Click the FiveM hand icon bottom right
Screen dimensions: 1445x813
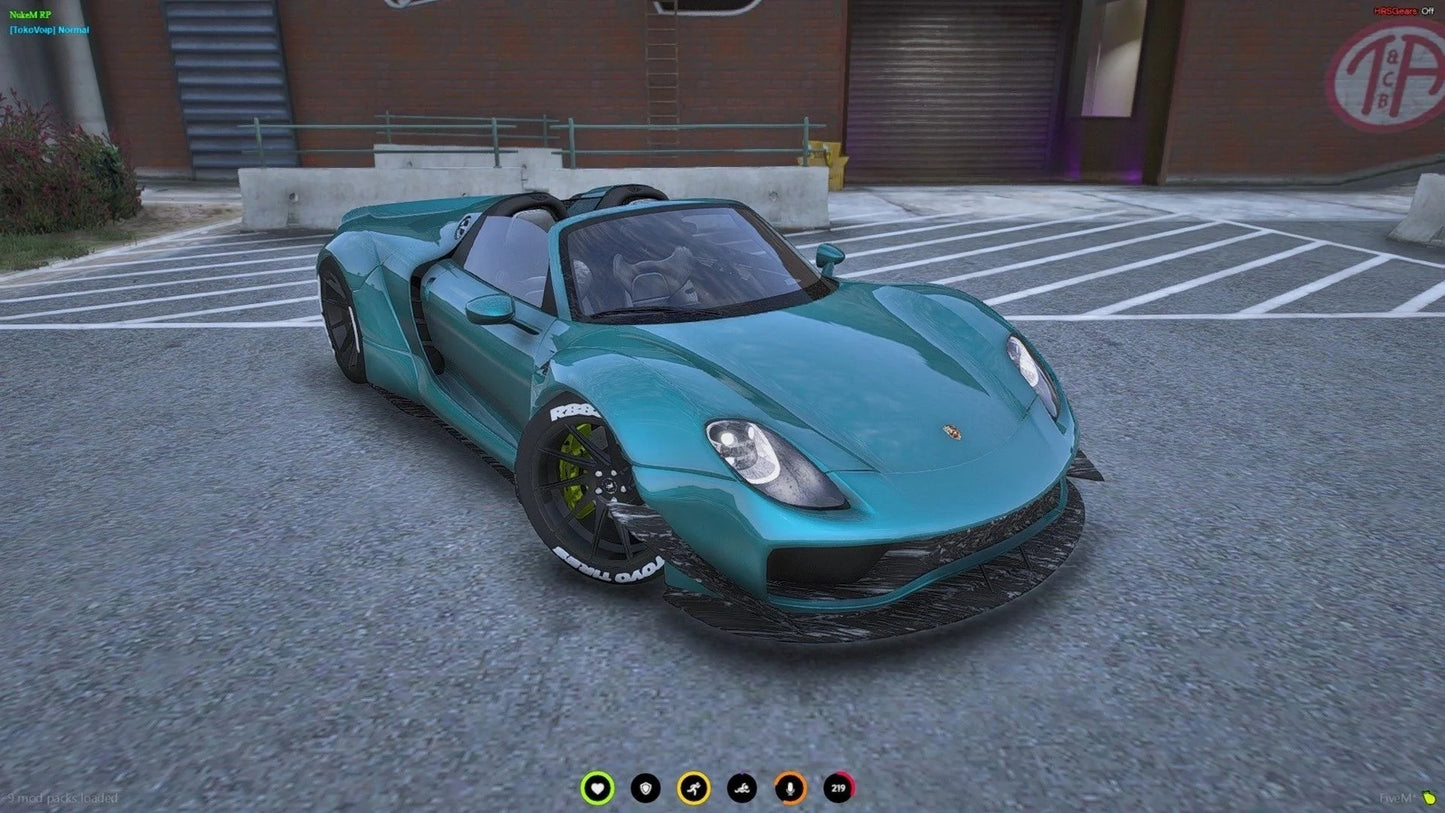(x=1427, y=799)
